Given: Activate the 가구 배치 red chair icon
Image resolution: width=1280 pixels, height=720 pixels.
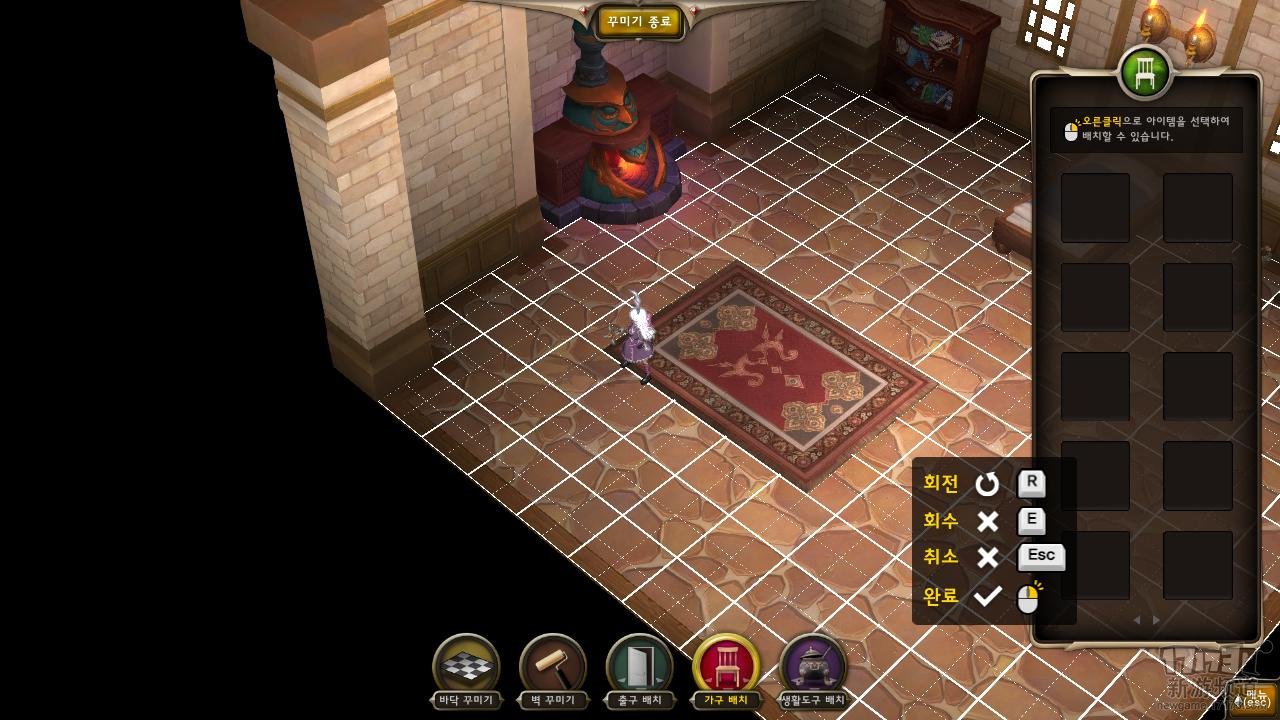Looking at the screenshot, I should pos(727,665).
